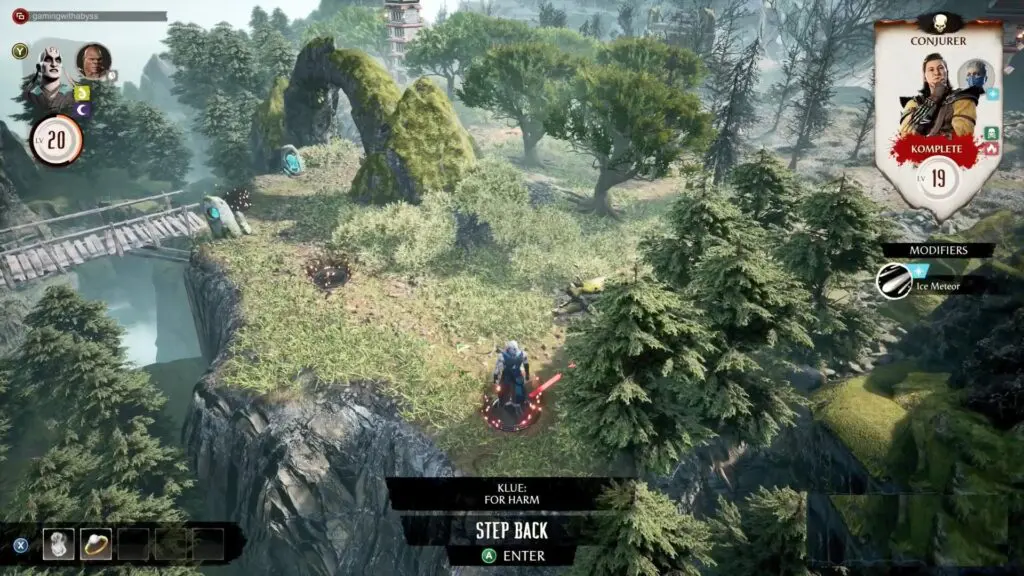Image resolution: width=1024 pixels, height=576 pixels.
Task: Select the gold ring item slot
Action: (x=96, y=543)
